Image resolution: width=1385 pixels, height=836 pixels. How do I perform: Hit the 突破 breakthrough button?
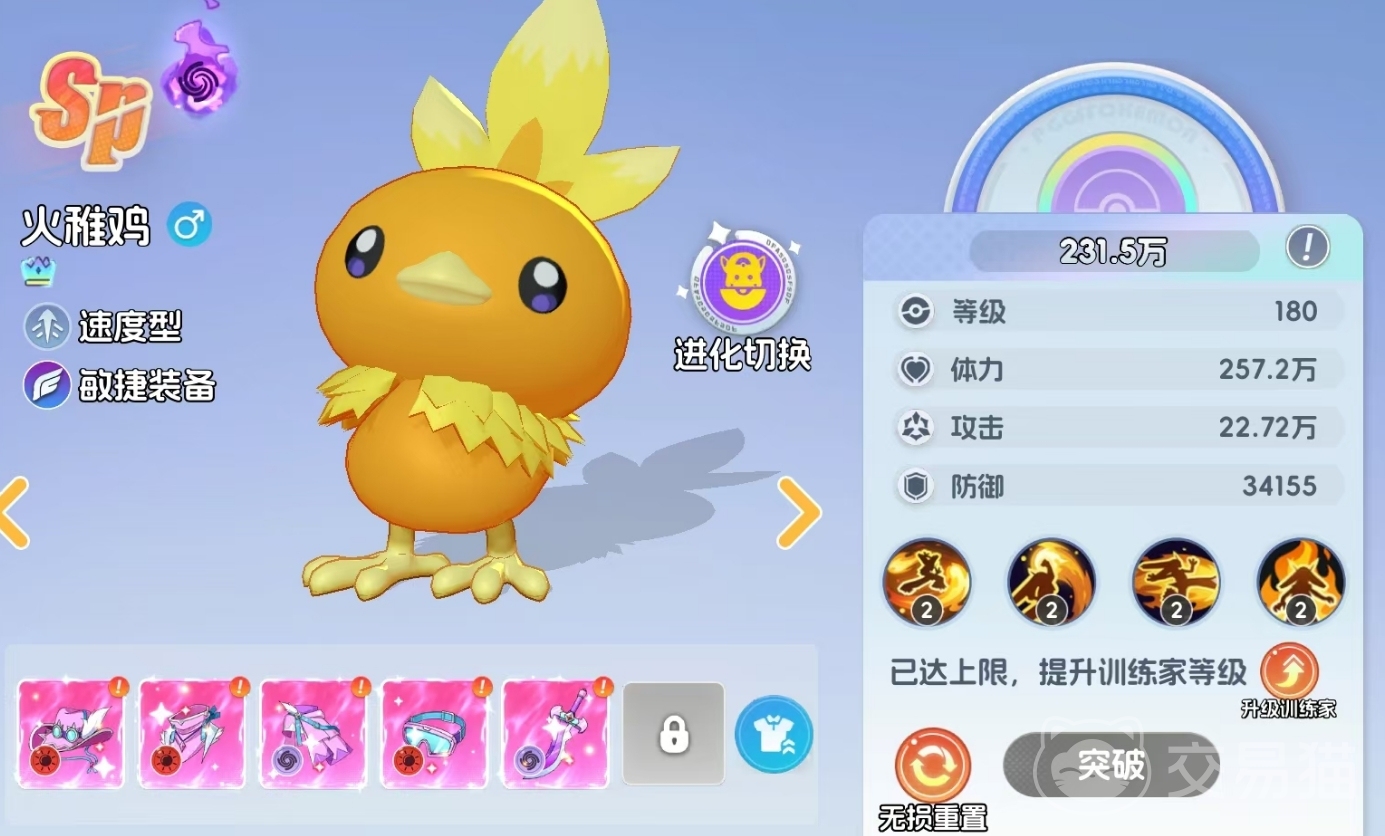pyautogui.click(x=1111, y=765)
